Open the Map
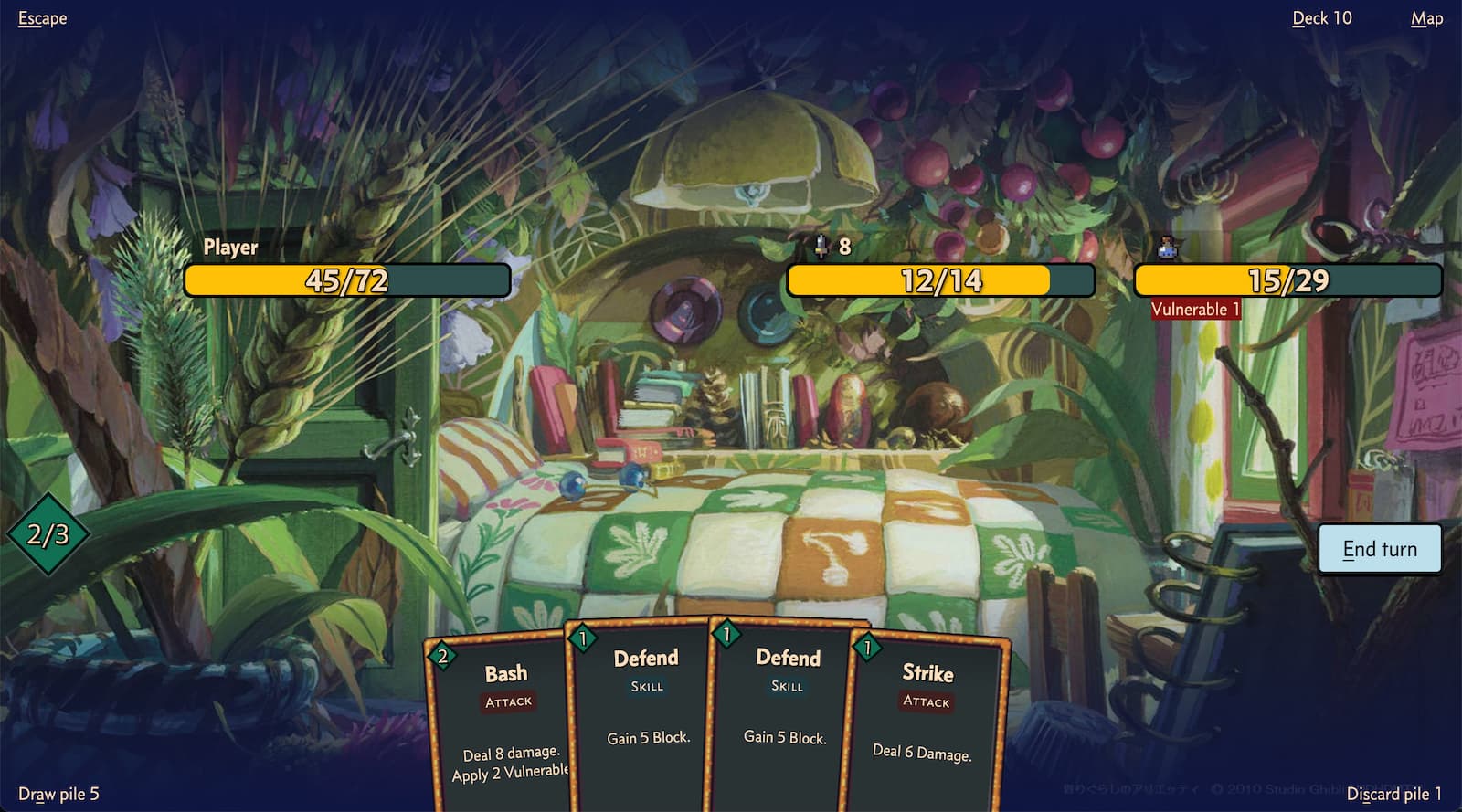Viewport: 1462px width, 812px height. pyautogui.click(x=1426, y=18)
